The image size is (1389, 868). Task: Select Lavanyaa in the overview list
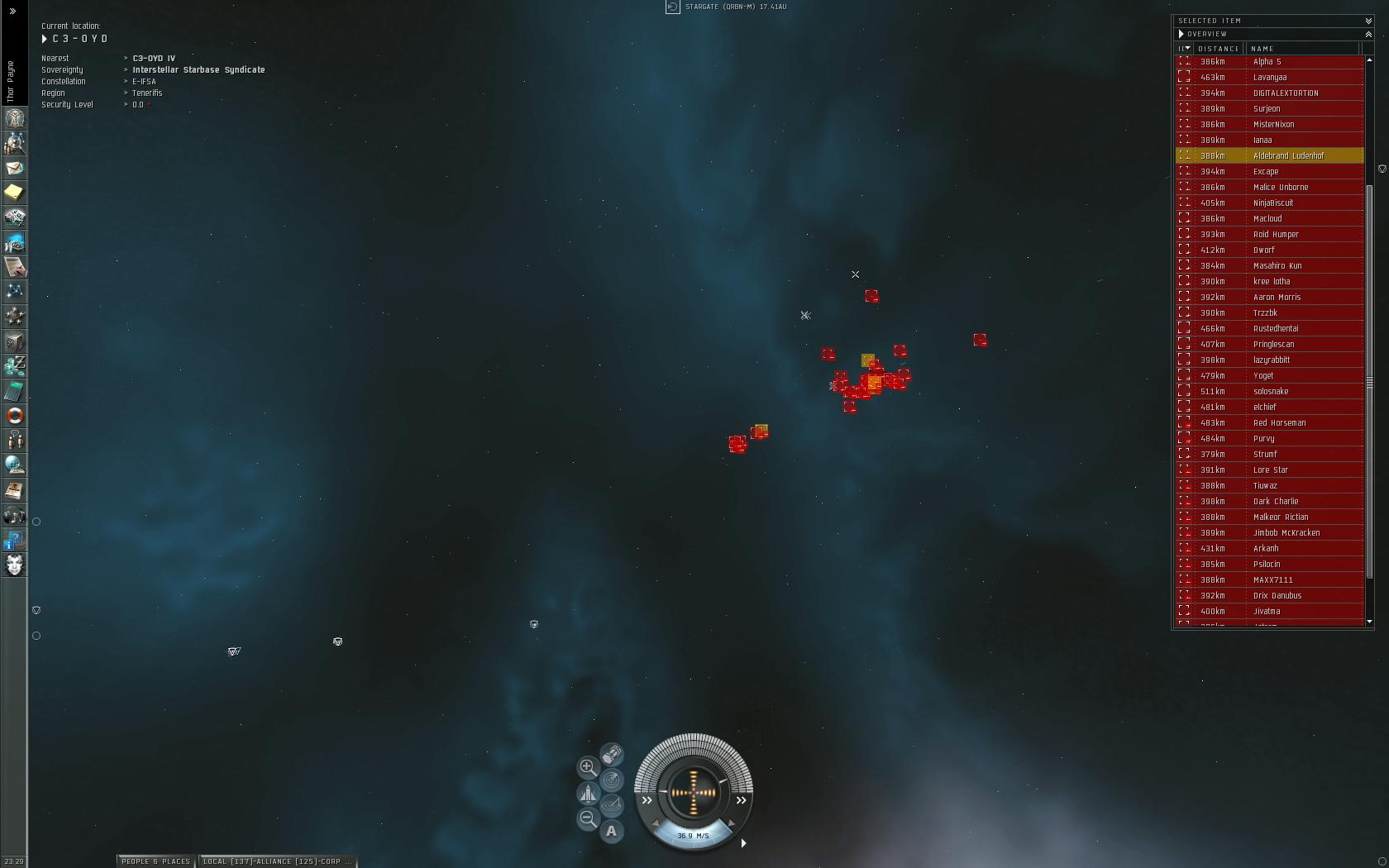pos(1269,77)
